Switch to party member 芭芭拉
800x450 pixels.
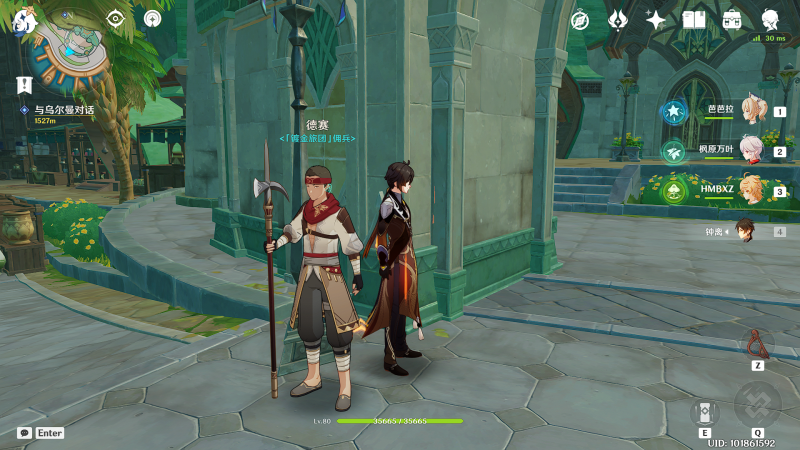coord(751,112)
